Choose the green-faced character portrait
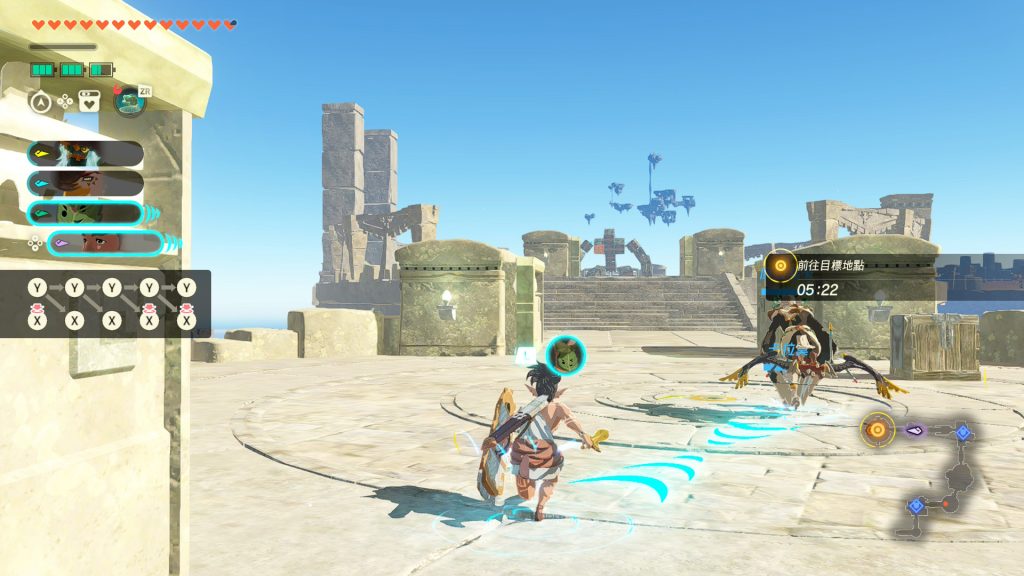The width and height of the screenshot is (1024, 576). tap(85, 213)
